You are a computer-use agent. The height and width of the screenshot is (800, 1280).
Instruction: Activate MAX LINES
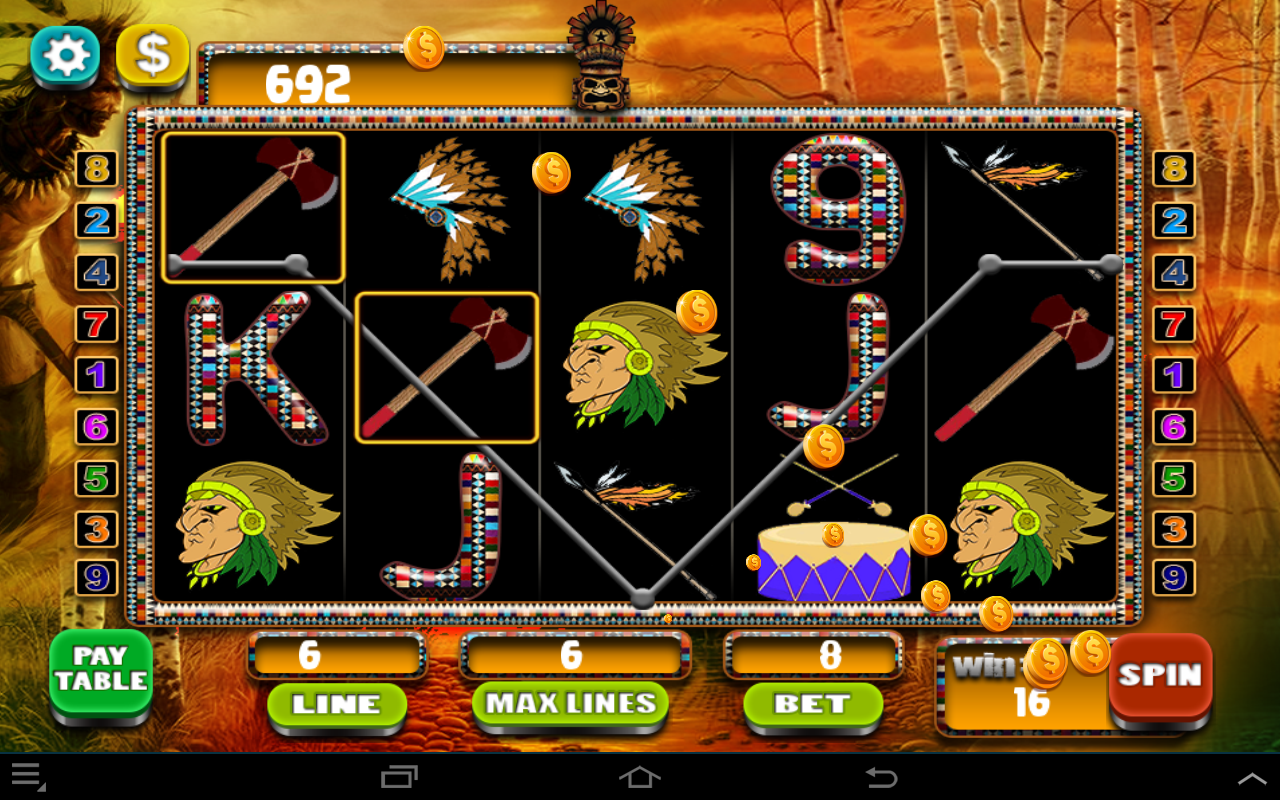[x=570, y=702]
